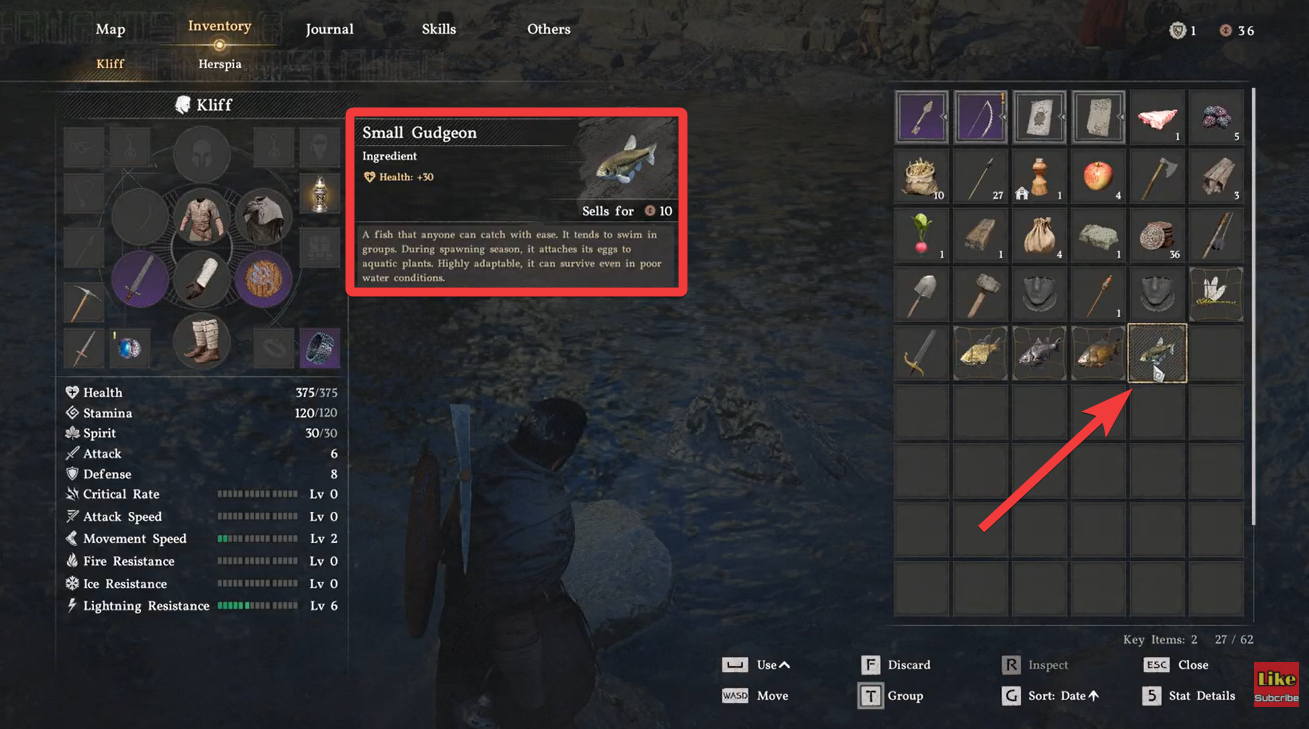Select the Small Gudgeon fish slot
Image resolution: width=1309 pixels, height=729 pixels.
pos(1157,353)
